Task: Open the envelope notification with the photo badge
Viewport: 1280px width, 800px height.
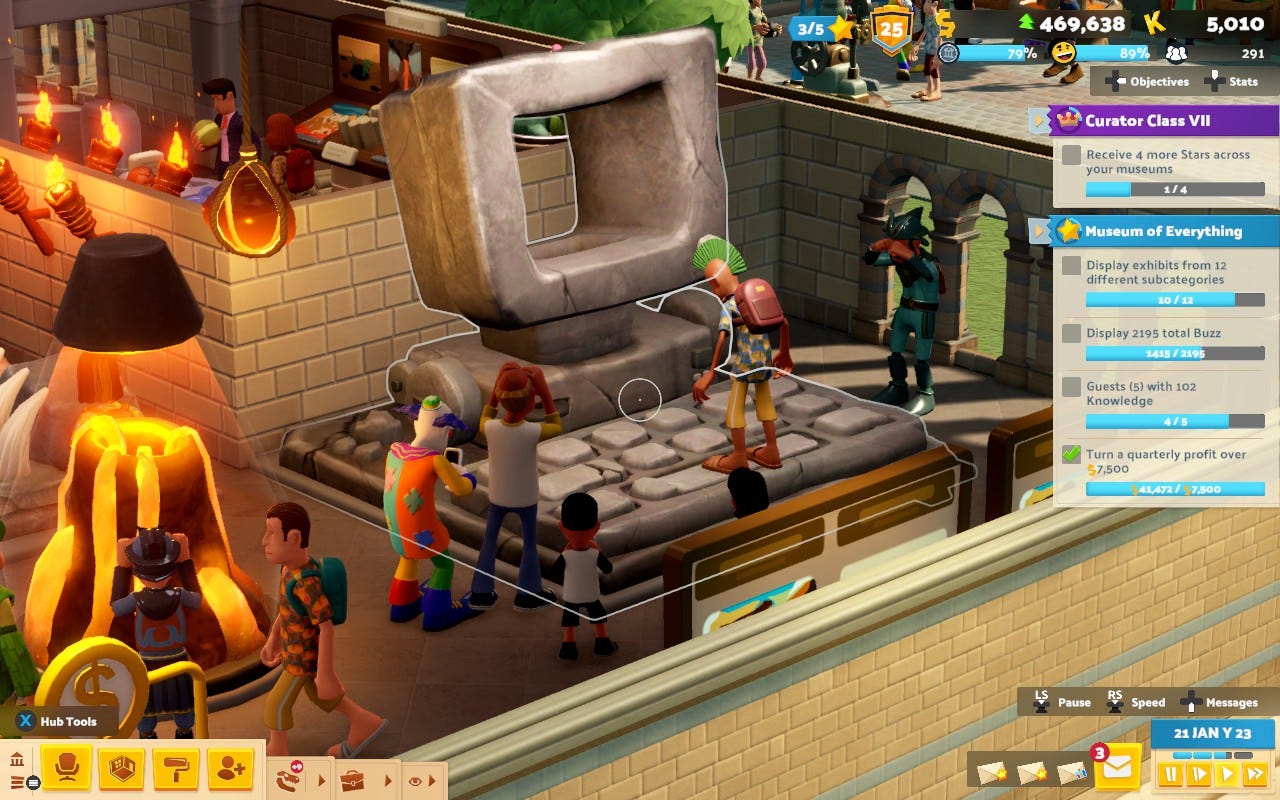Action: 1072,772
